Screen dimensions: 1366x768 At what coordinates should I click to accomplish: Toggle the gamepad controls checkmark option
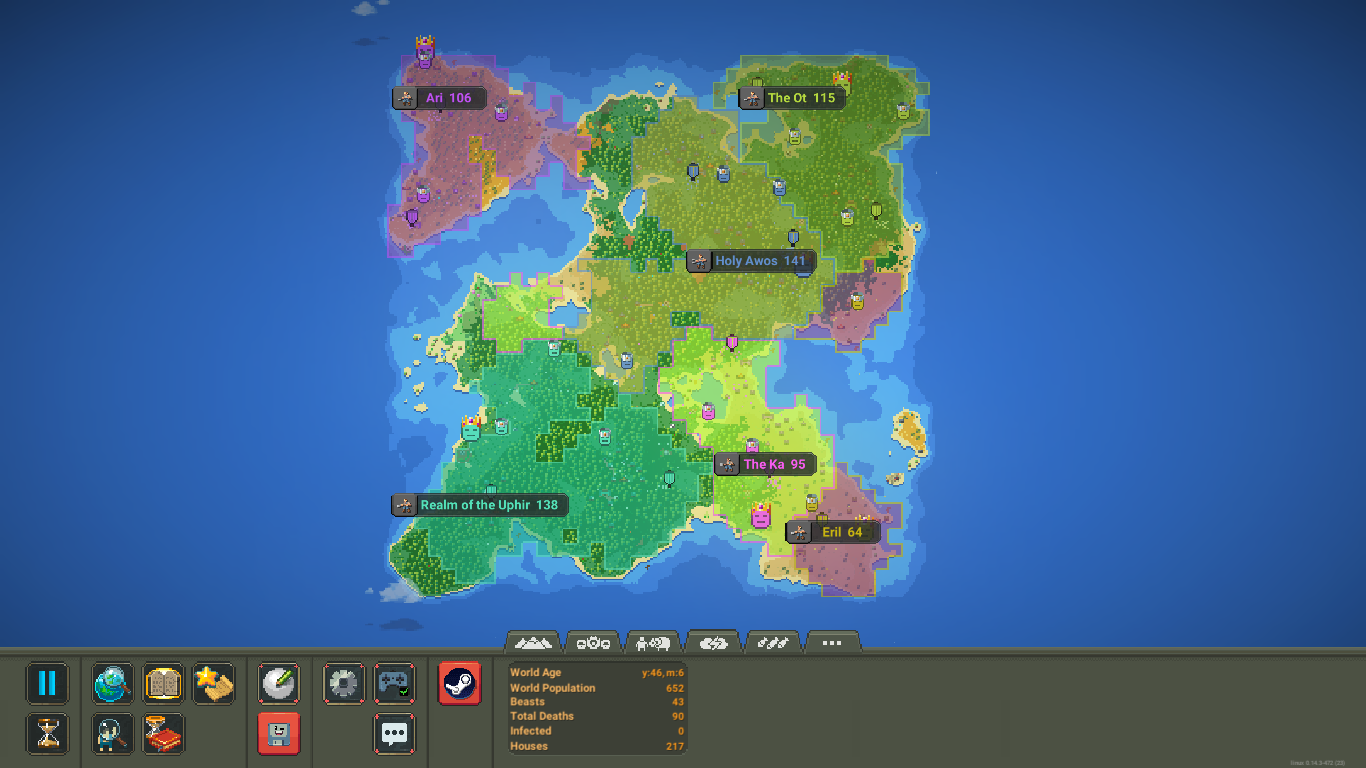tap(394, 683)
